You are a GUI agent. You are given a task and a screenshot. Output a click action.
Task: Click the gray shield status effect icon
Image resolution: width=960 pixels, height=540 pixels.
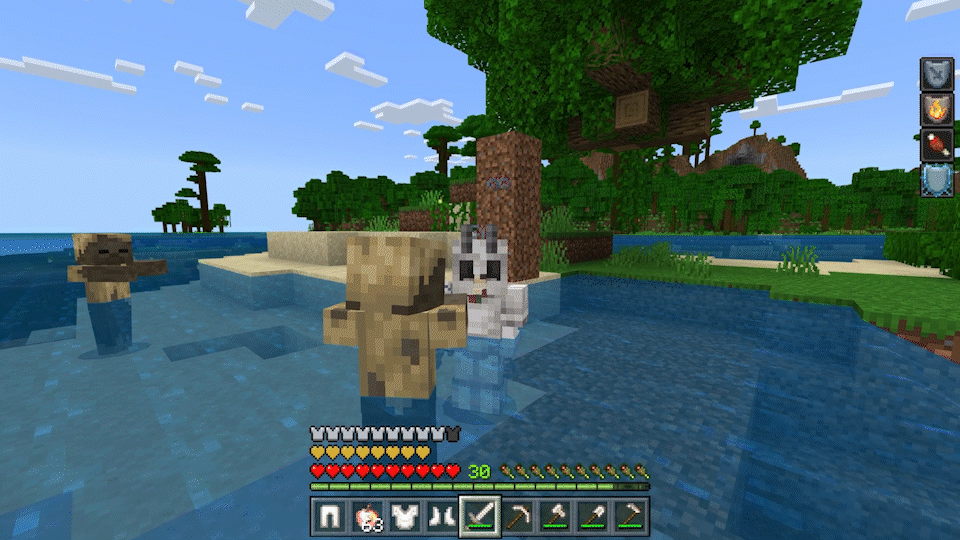tap(936, 73)
